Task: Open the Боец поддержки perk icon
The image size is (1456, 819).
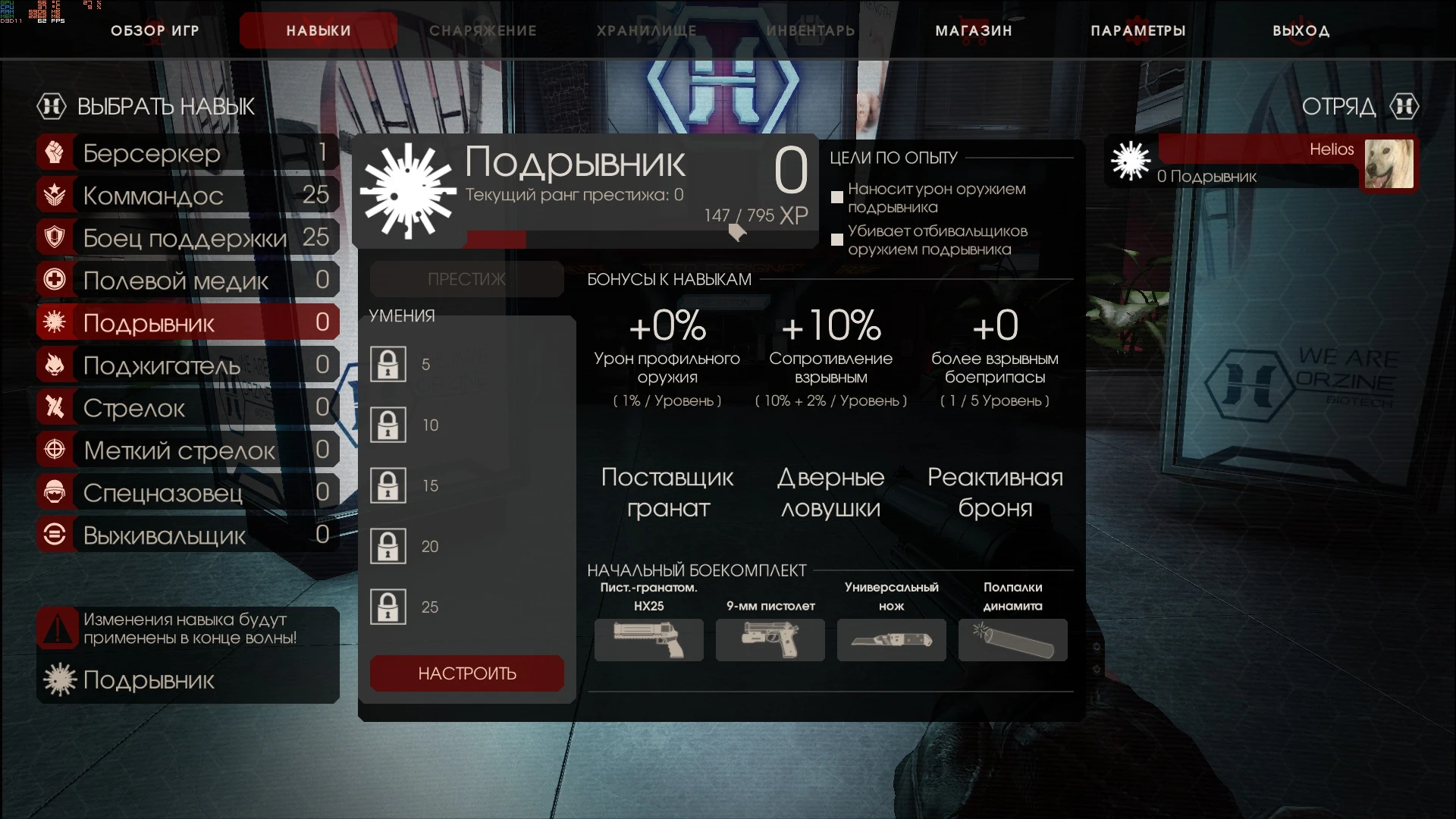Action: (x=53, y=237)
